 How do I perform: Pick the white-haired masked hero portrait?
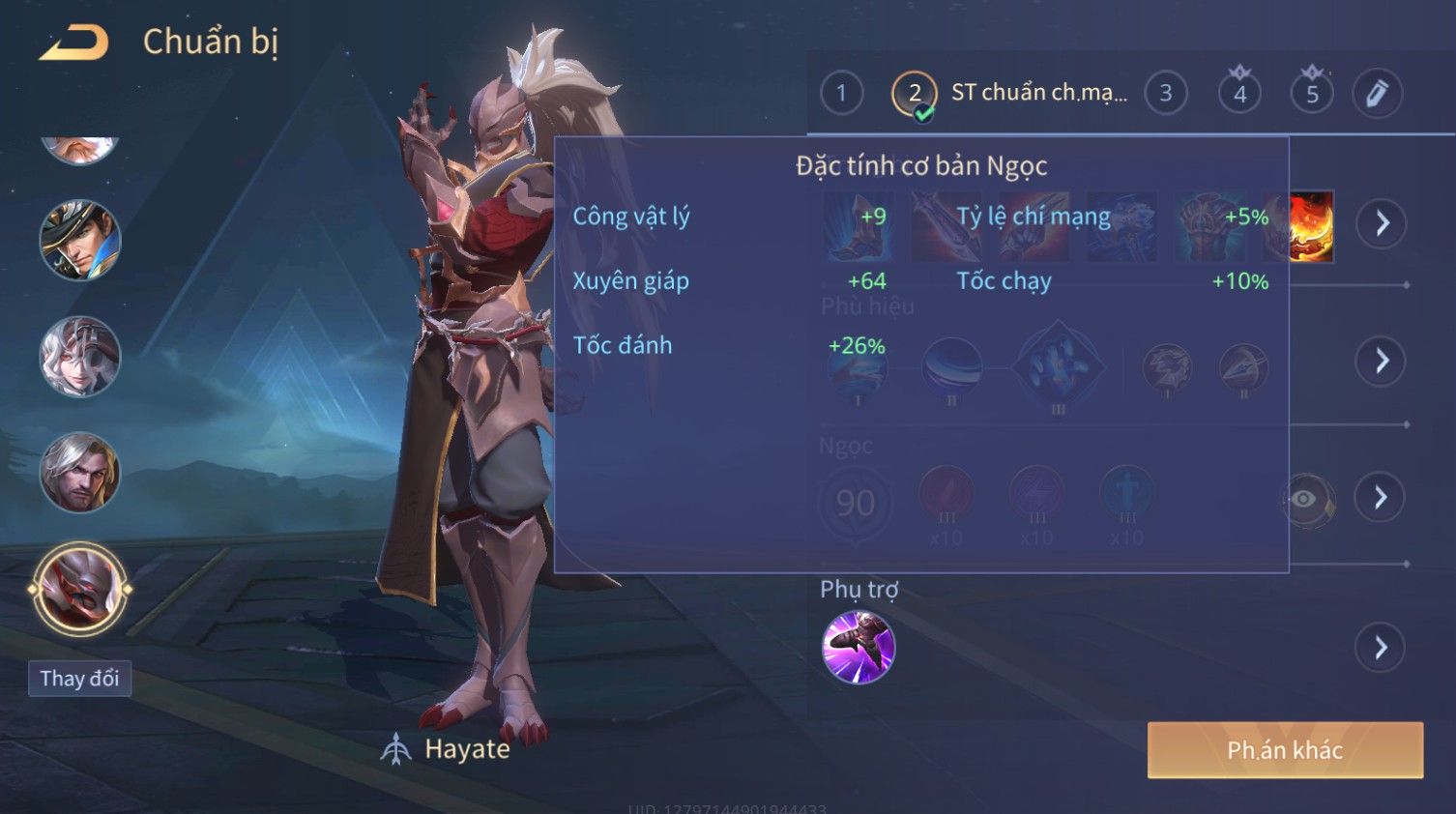click(79, 357)
